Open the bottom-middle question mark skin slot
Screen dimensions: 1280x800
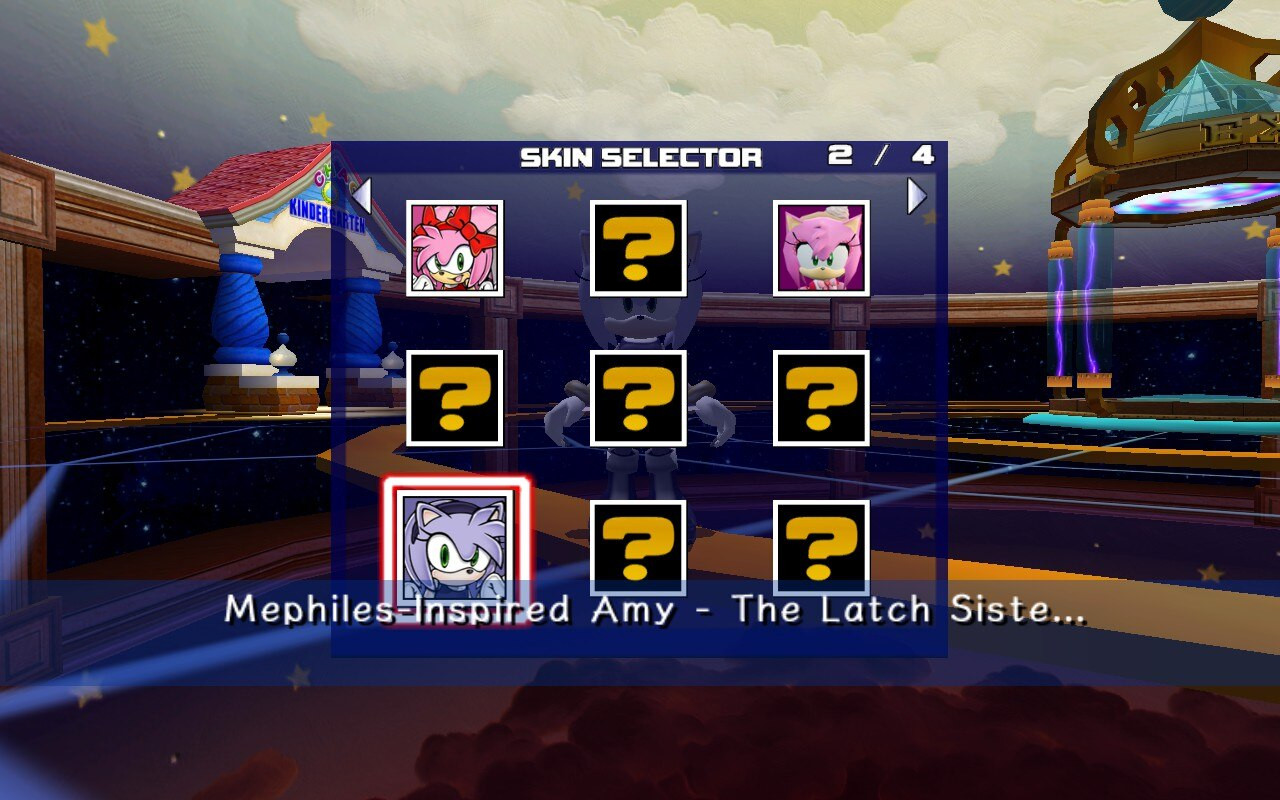coord(638,549)
